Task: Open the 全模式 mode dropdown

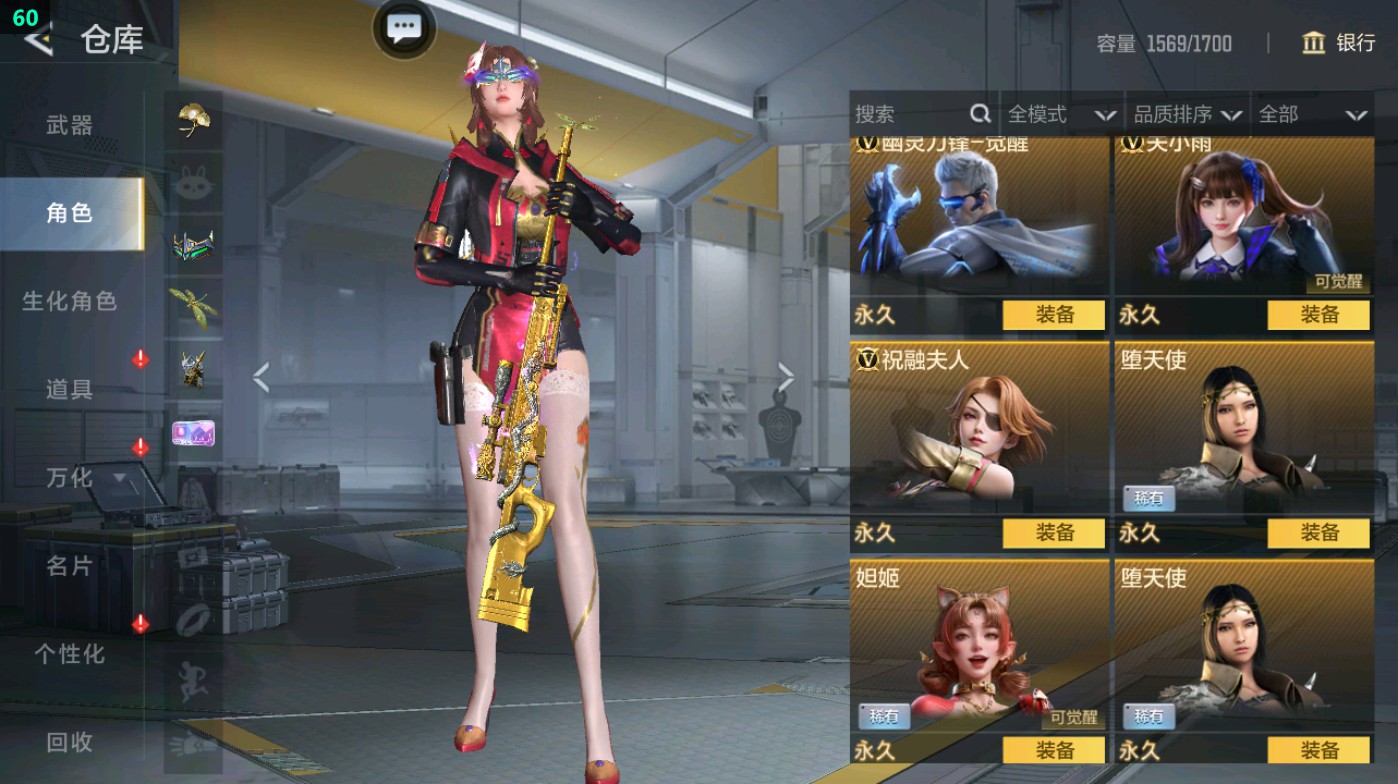Action: (x=1060, y=115)
